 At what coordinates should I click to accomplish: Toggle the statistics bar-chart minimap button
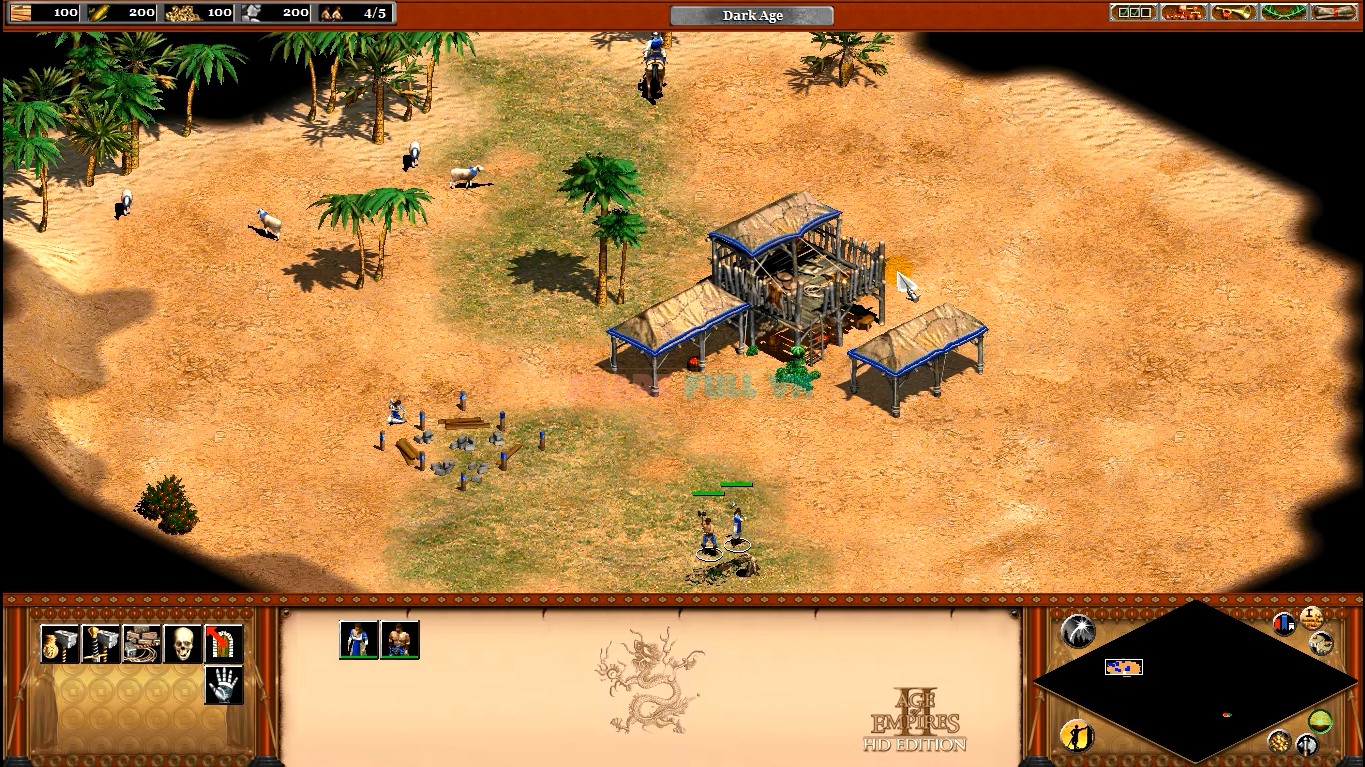click(x=1284, y=624)
